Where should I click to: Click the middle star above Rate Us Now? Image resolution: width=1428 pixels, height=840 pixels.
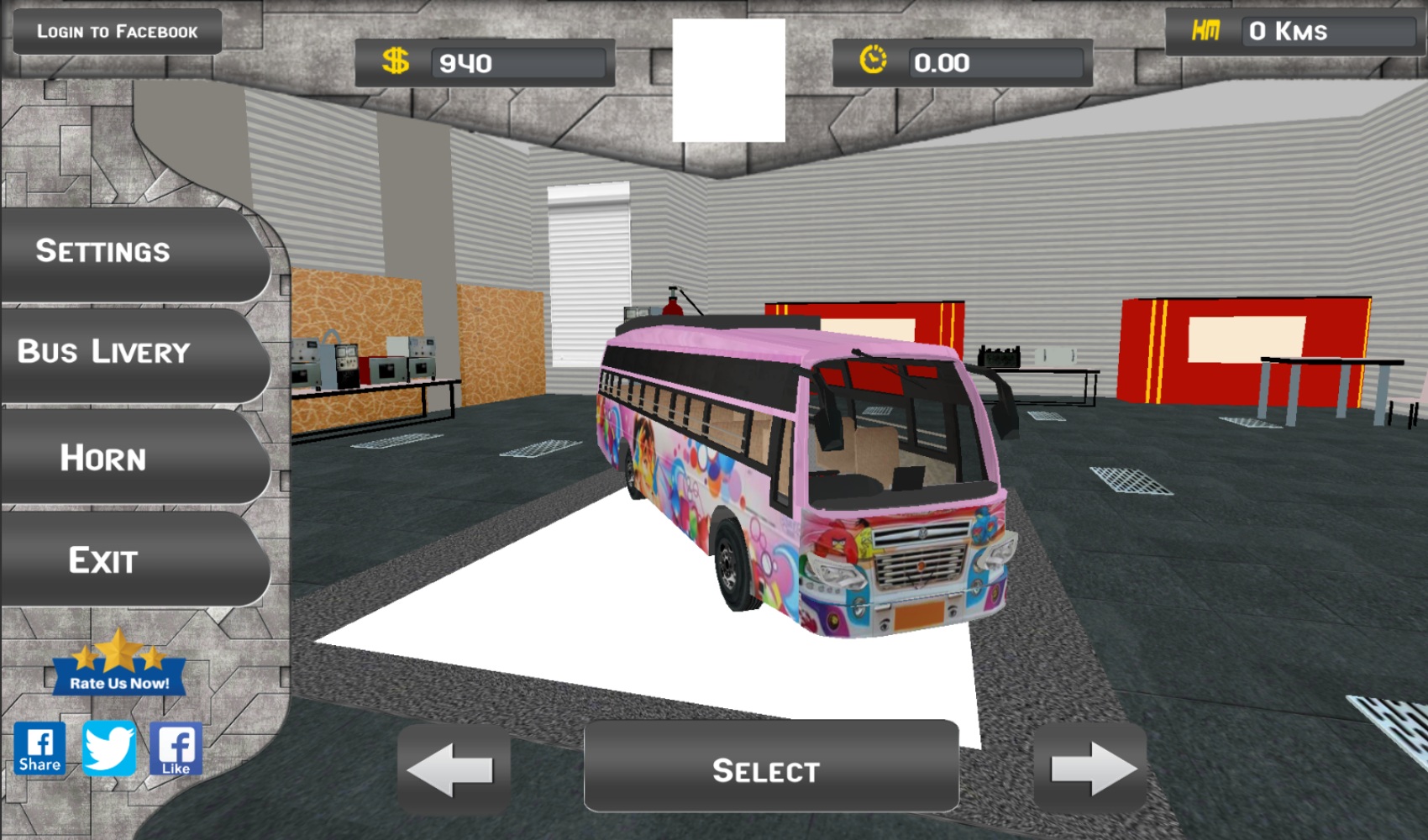120,651
